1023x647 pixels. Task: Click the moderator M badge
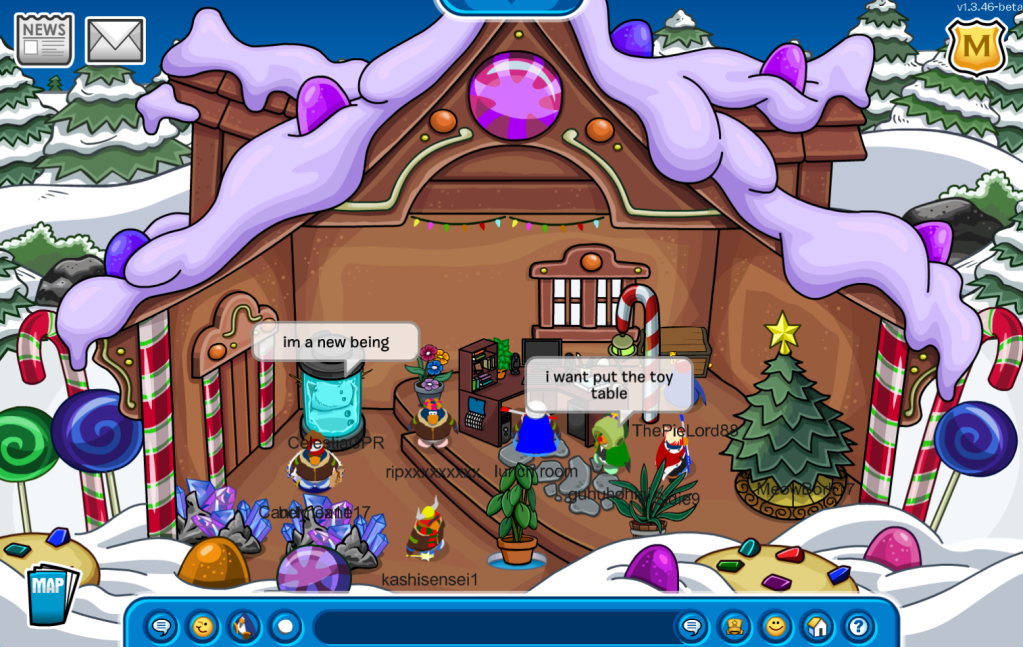click(976, 46)
